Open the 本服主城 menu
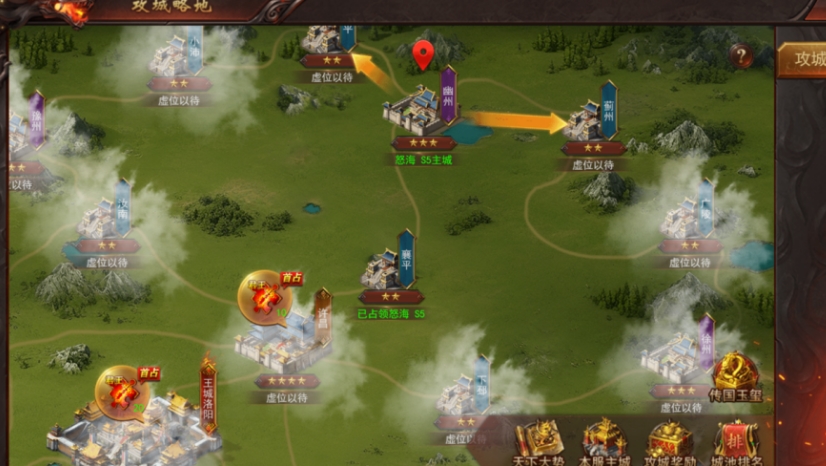 [604, 442]
